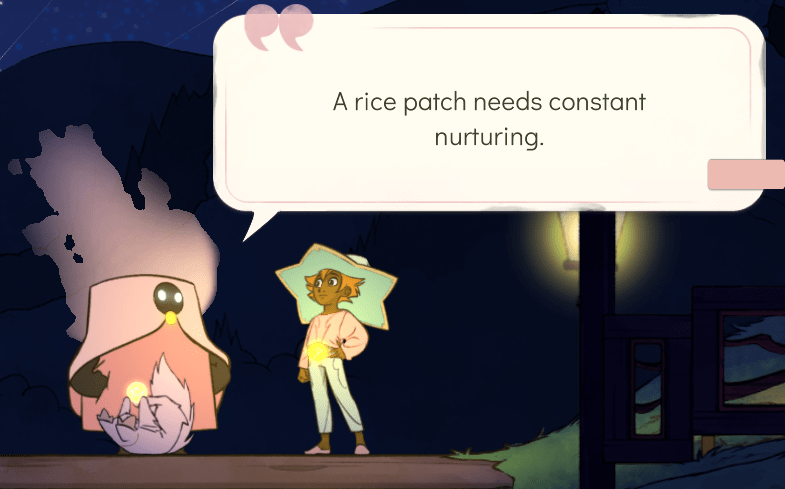785x489 pixels.
Task: Click the pink tab on the dialogue box
Action: tap(746, 174)
